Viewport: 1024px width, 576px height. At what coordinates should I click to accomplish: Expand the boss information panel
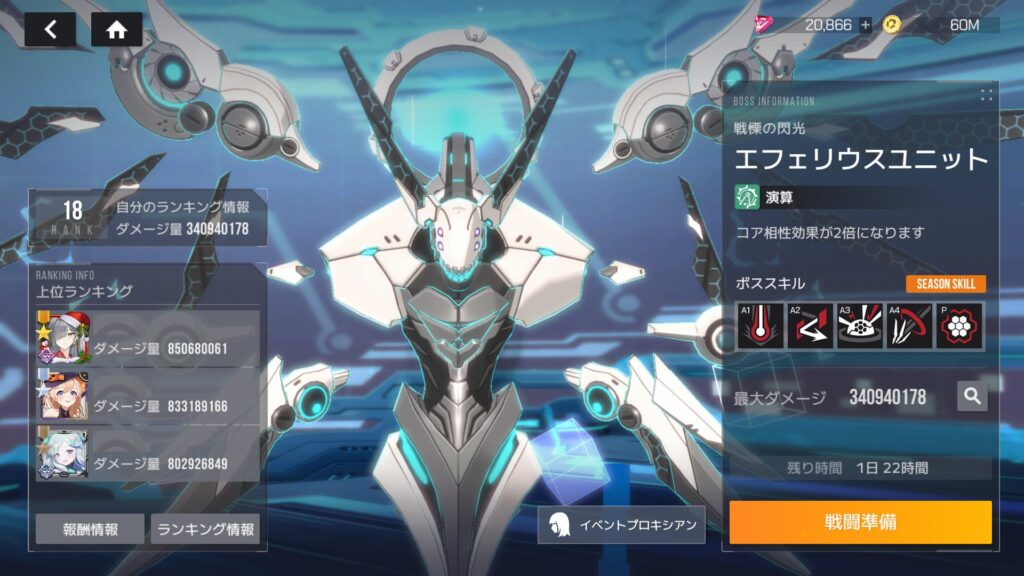986,95
